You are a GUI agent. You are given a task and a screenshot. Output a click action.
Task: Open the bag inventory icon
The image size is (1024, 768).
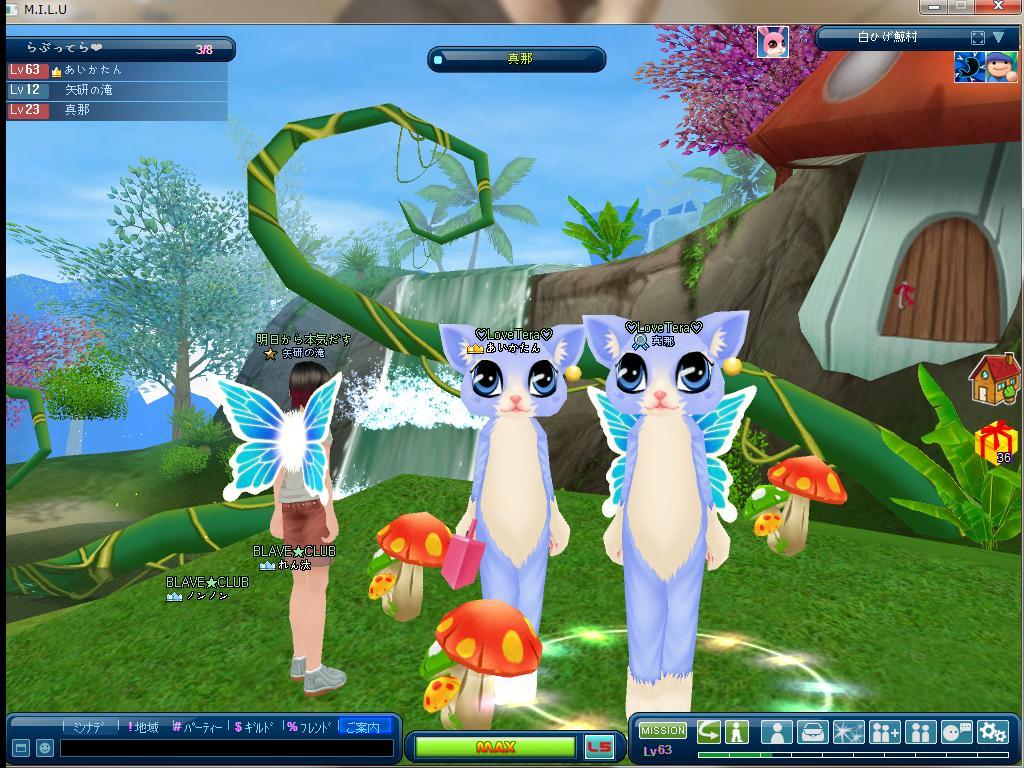pyautogui.click(x=812, y=731)
